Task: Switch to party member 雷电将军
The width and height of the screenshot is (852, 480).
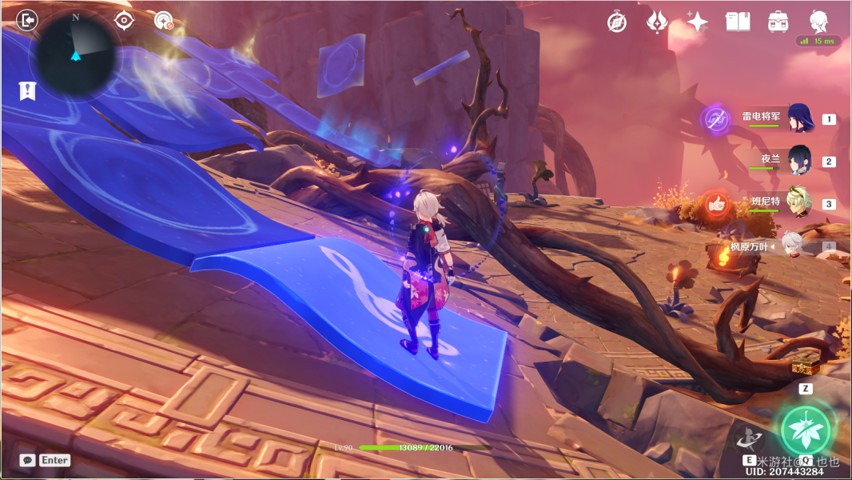Action: click(x=798, y=118)
